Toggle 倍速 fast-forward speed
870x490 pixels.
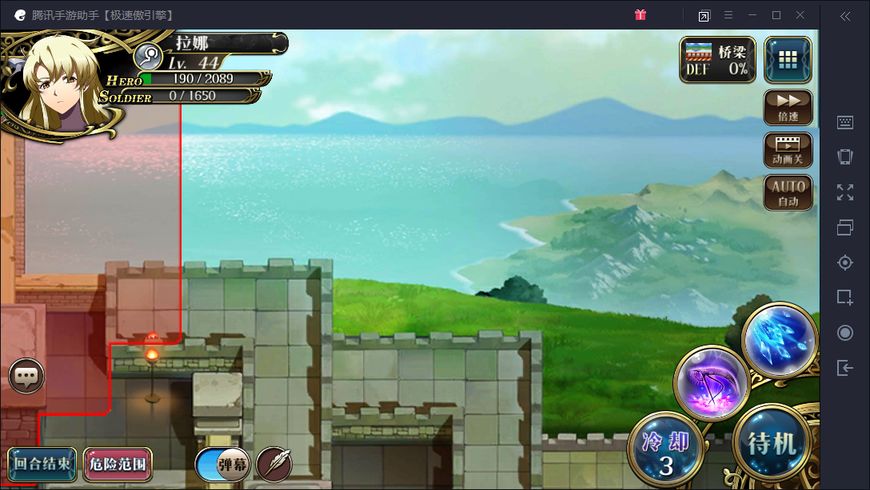click(x=788, y=107)
